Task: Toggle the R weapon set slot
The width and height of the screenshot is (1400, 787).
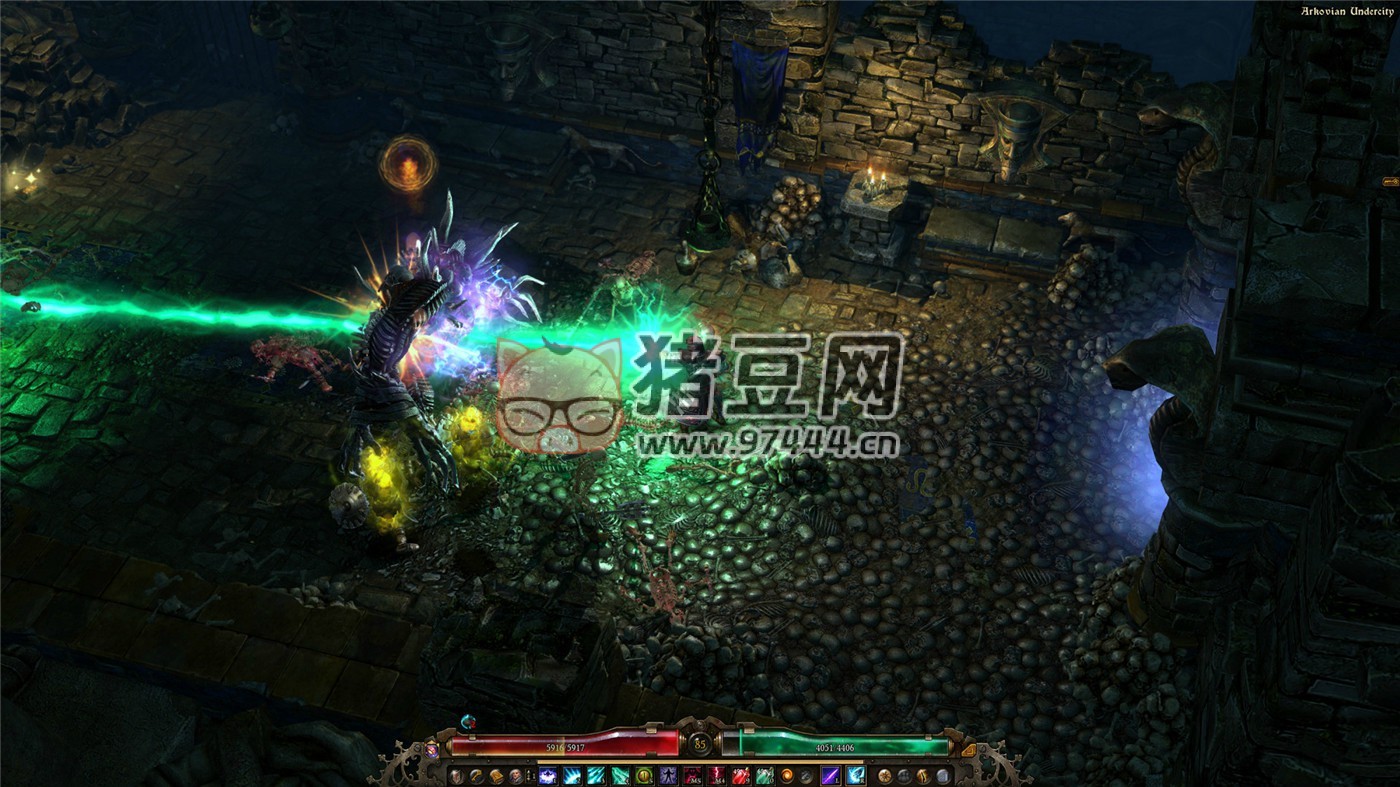Action: (x=856, y=775)
